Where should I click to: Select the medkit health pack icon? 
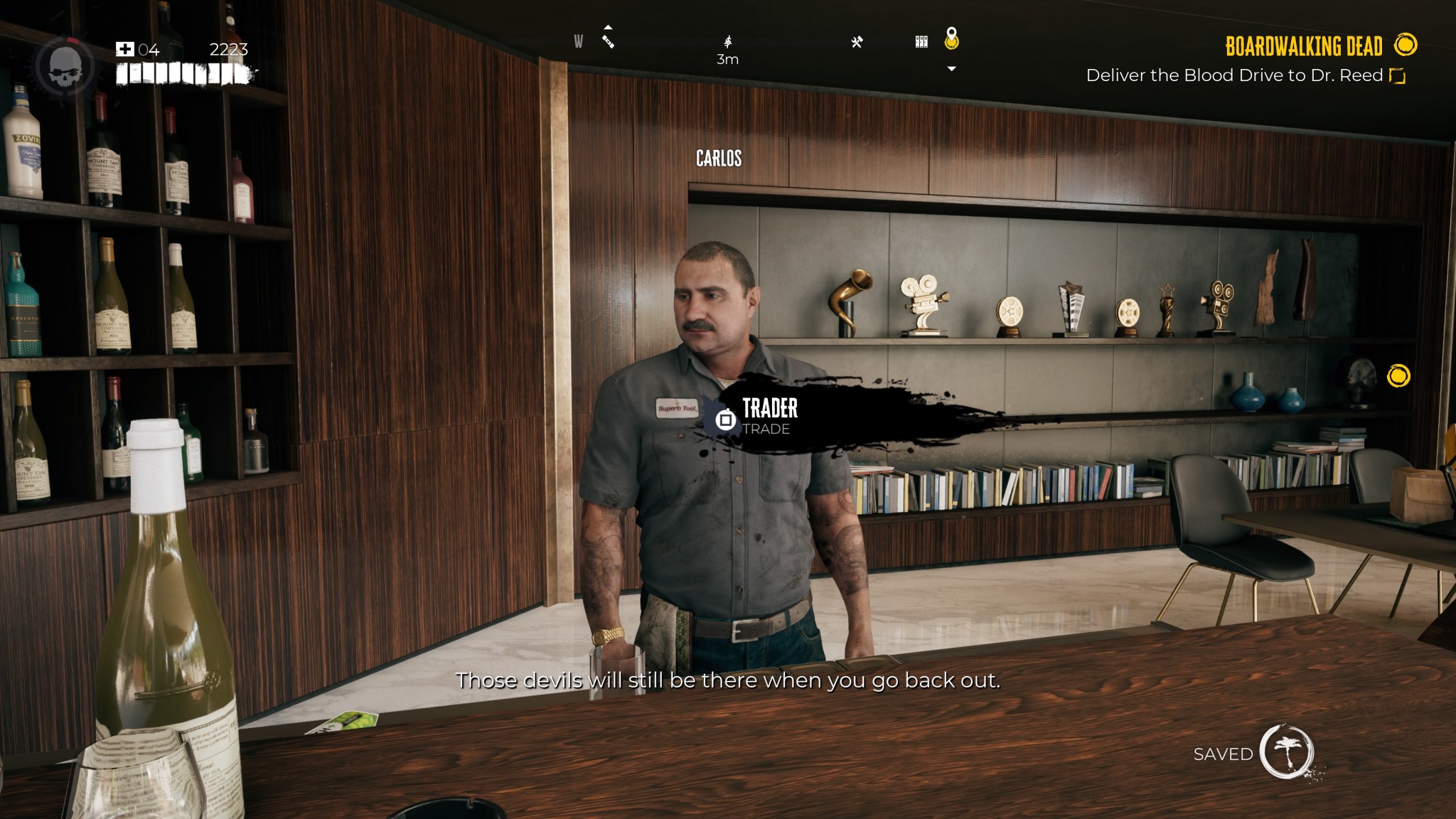[x=125, y=50]
